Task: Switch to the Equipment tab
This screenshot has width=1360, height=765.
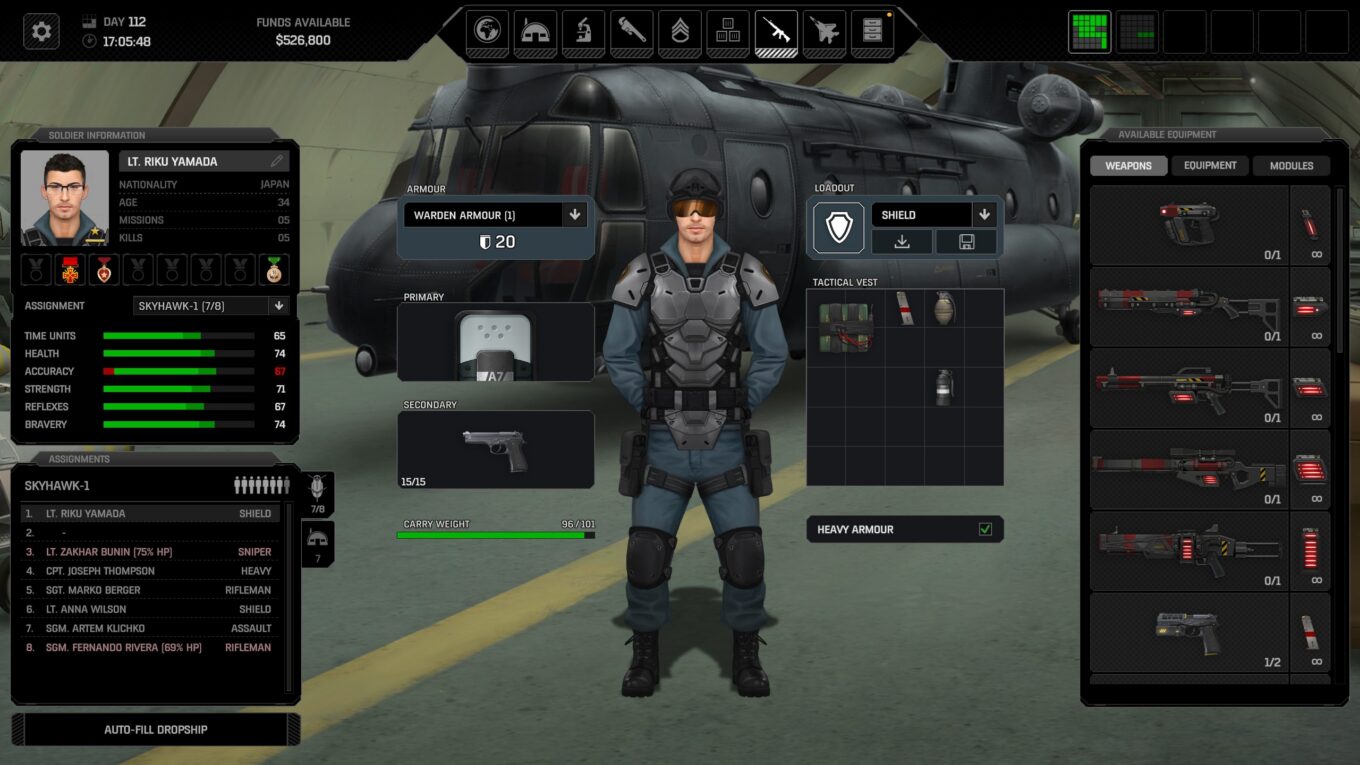Action: tap(1209, 165)
